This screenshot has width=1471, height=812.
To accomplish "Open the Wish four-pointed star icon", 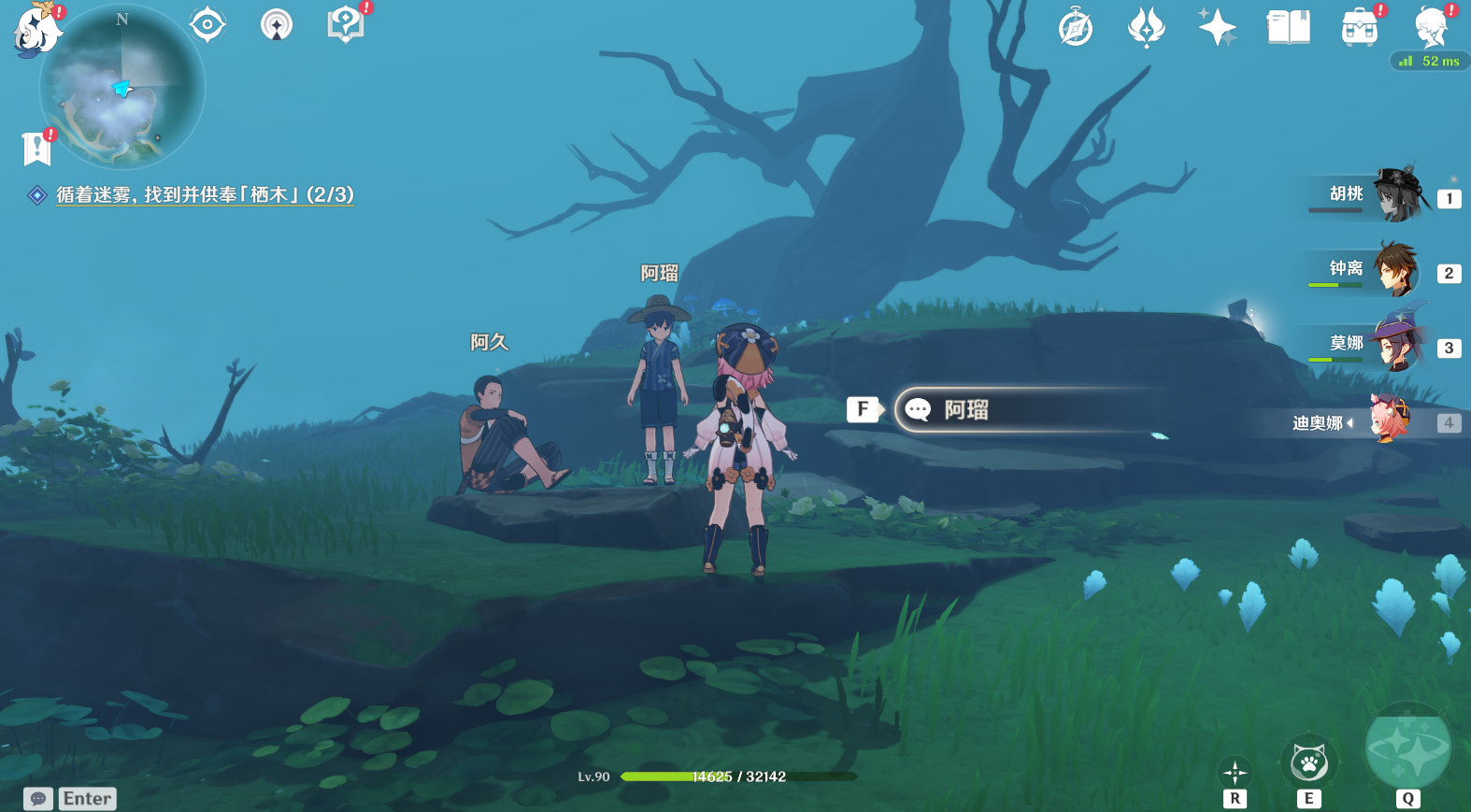I will pos(1217,27).
